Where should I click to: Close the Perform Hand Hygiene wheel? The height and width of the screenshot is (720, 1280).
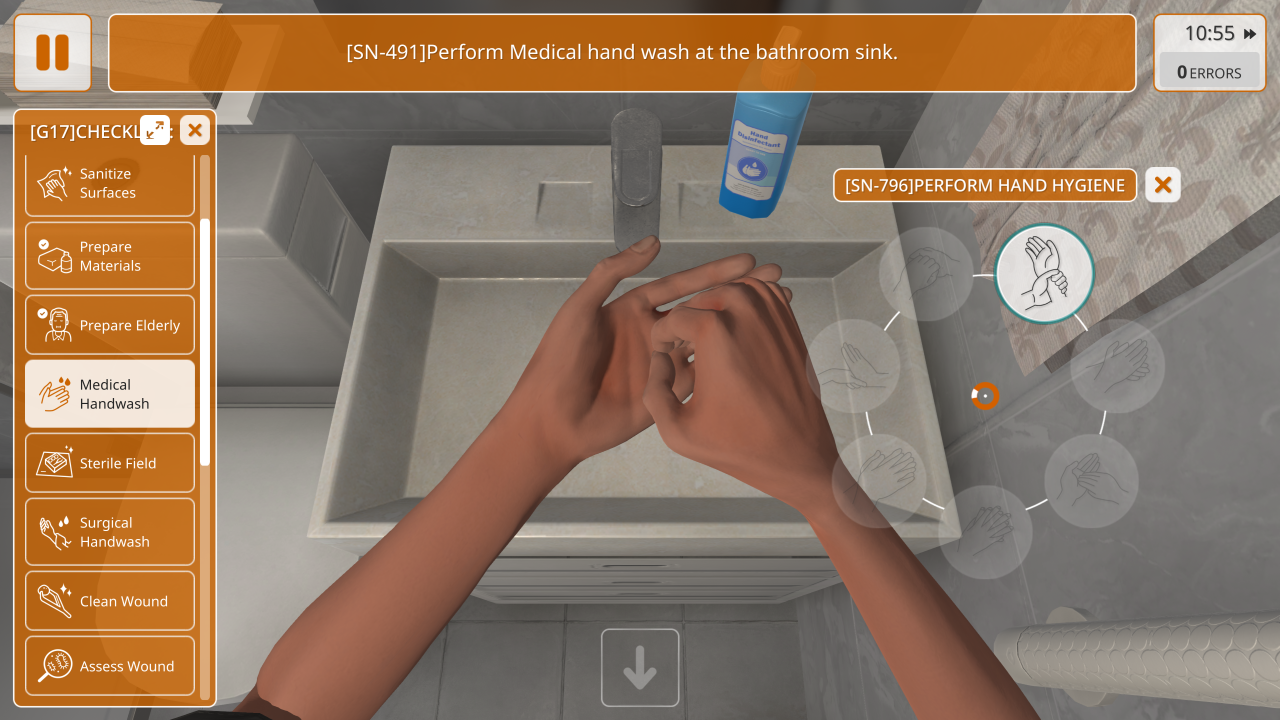(1162, 185)
